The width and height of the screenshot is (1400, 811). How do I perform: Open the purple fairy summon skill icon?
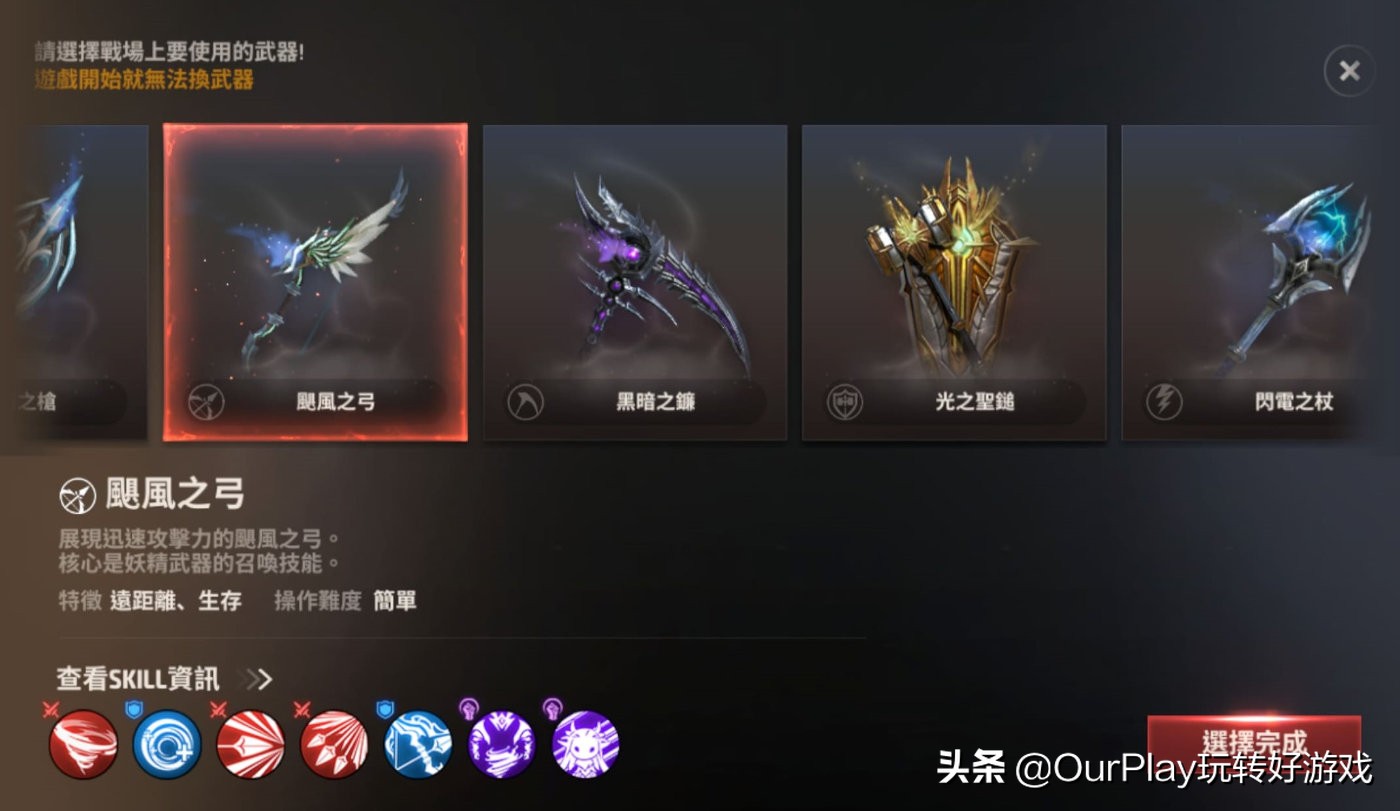584,743
